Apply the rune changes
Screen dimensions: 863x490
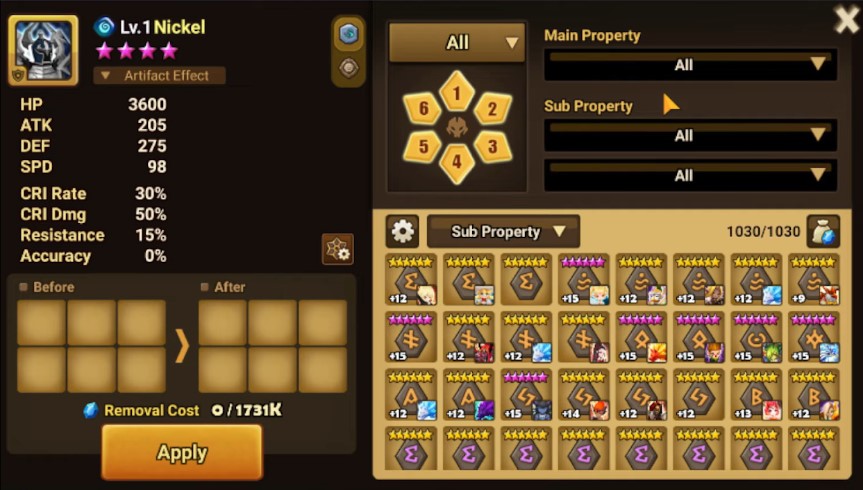[x=181, y=452]
